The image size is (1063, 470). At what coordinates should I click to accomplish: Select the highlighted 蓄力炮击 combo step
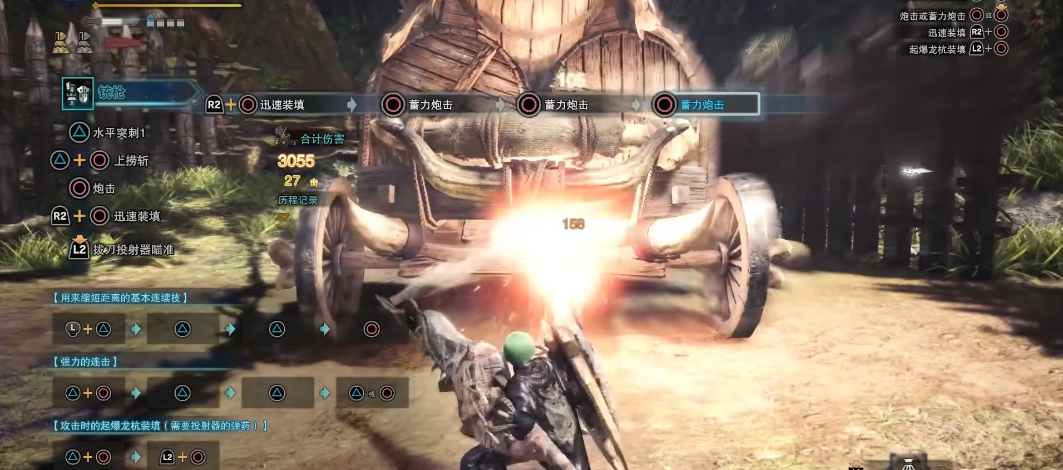[x=704, y=104]
